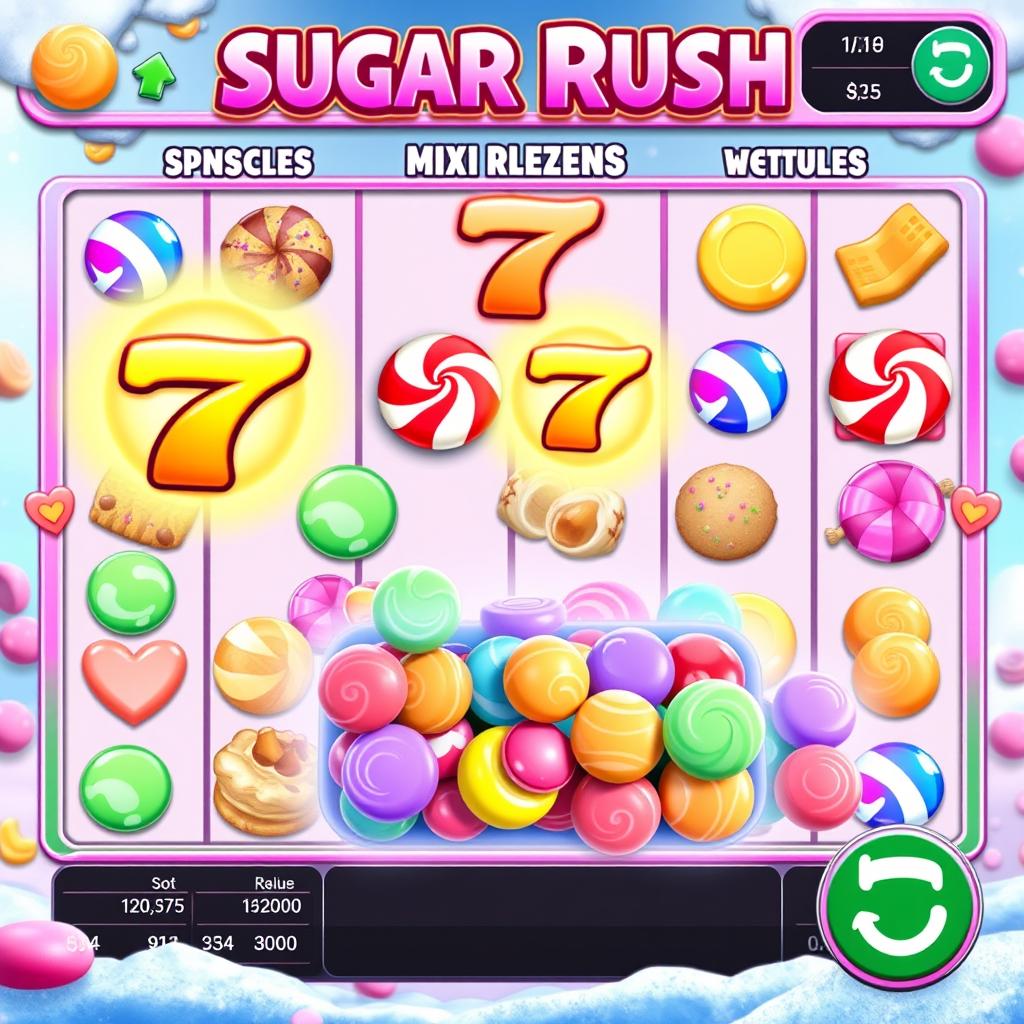Select the orange swirl candy icon beside the title

click(74, 67)
